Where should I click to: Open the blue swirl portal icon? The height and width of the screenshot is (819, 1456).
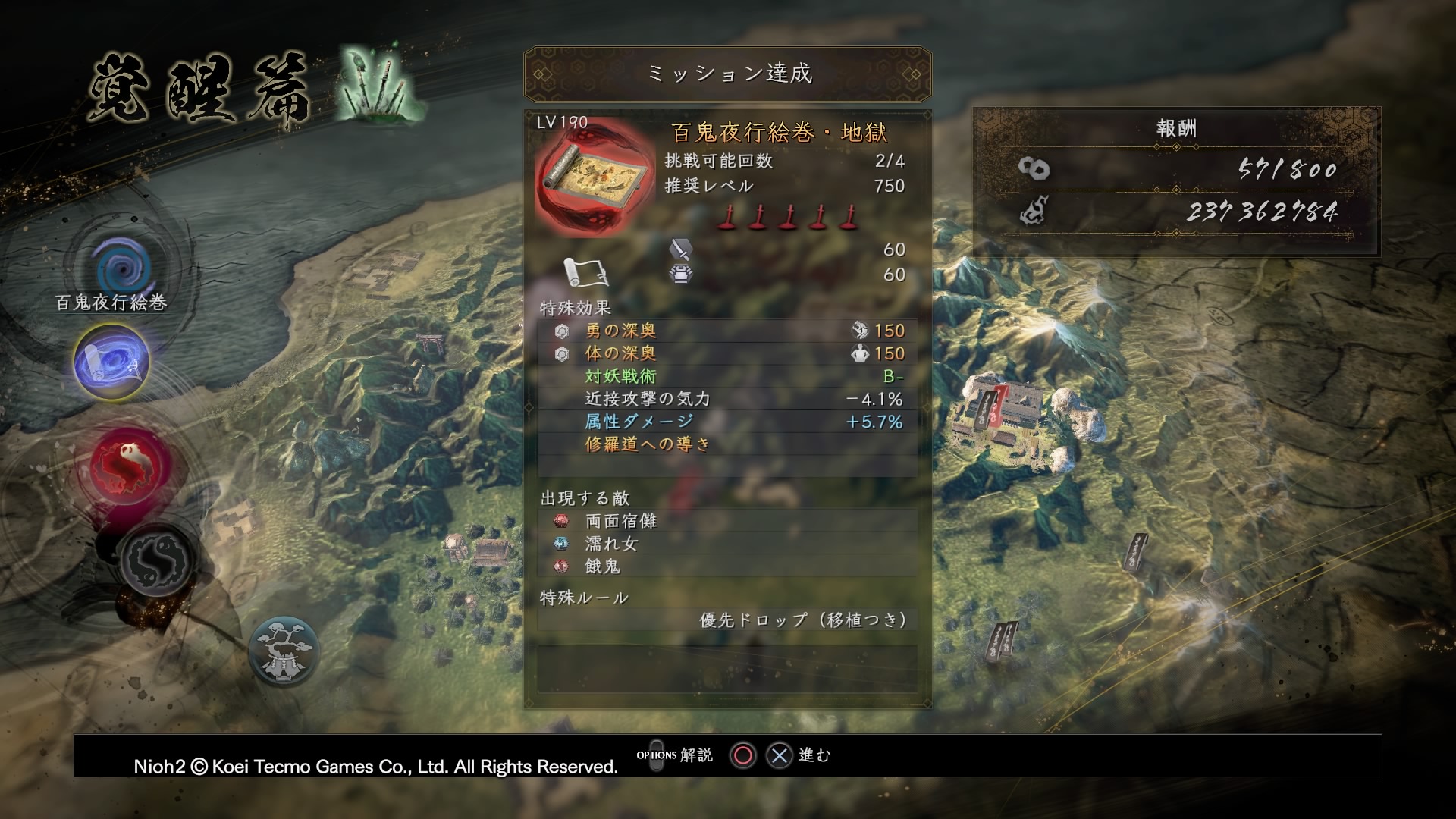(x=121, y=267)
